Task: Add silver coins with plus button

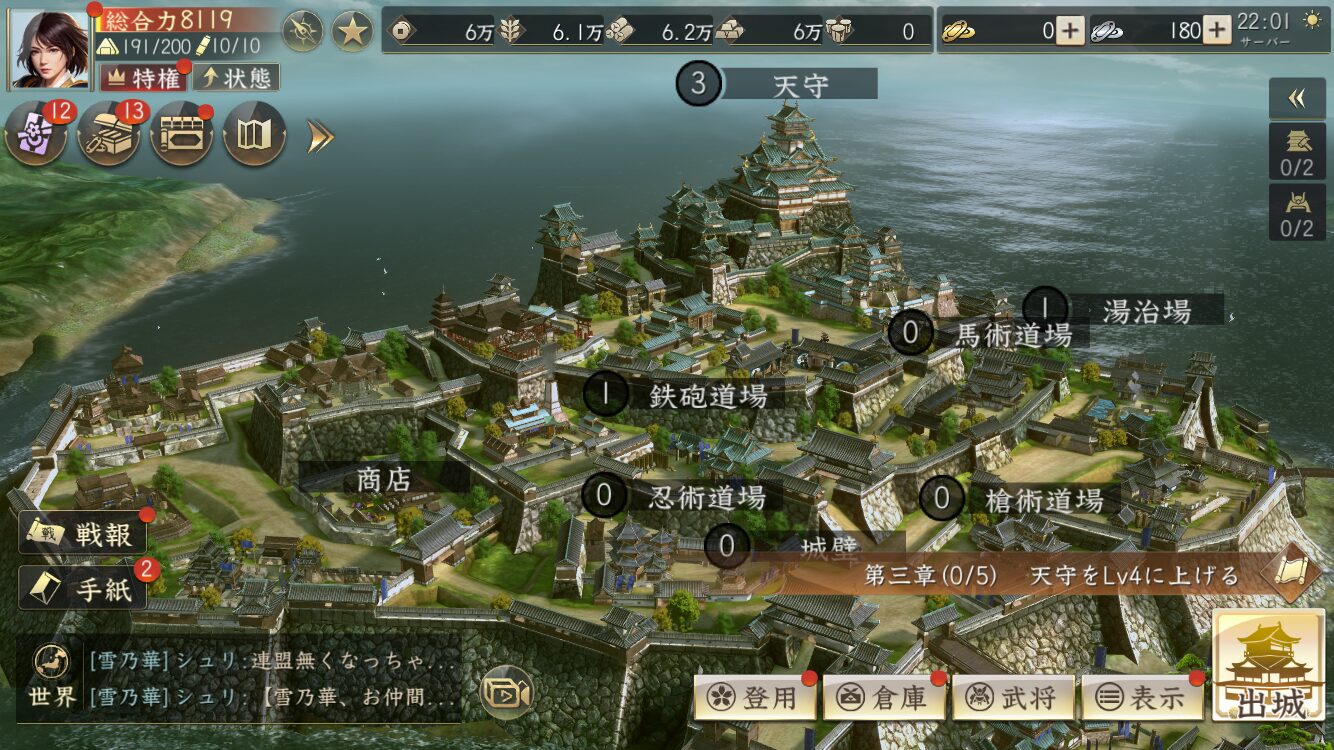Action: click(1216, 31)
